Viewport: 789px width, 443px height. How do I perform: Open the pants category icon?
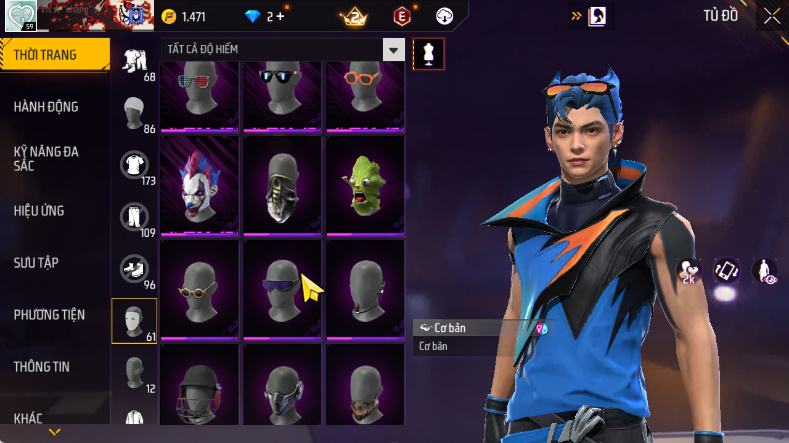134,216
